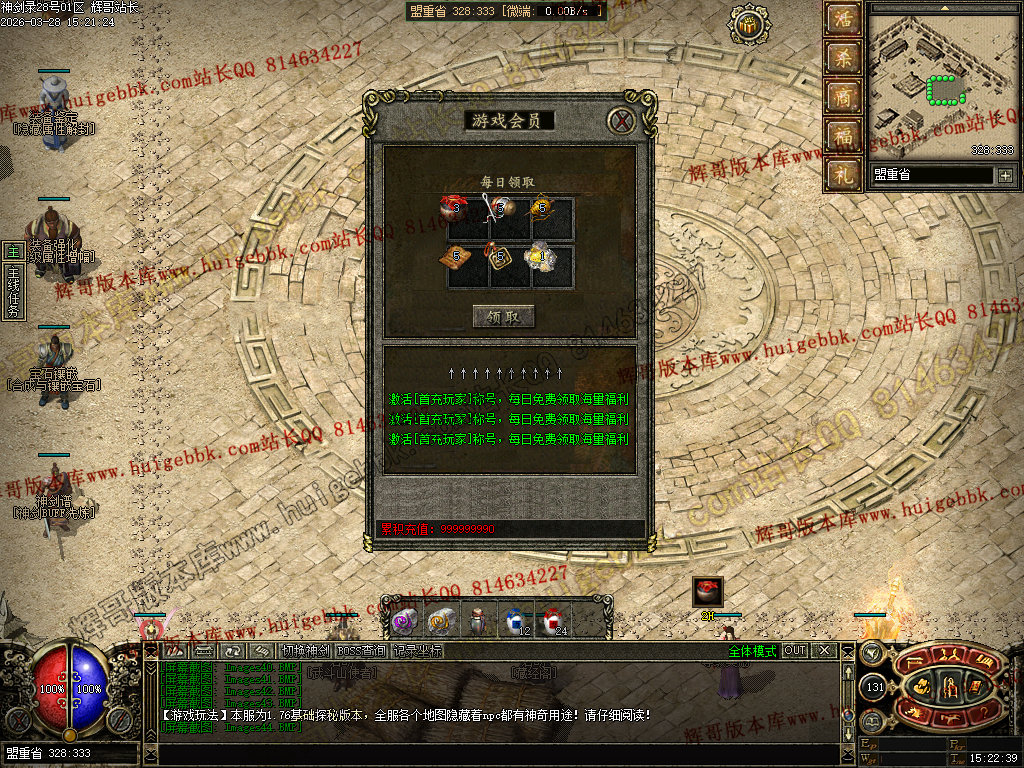Open the 杀 side menu button
Screen dimensions: 1024x768
842,58
